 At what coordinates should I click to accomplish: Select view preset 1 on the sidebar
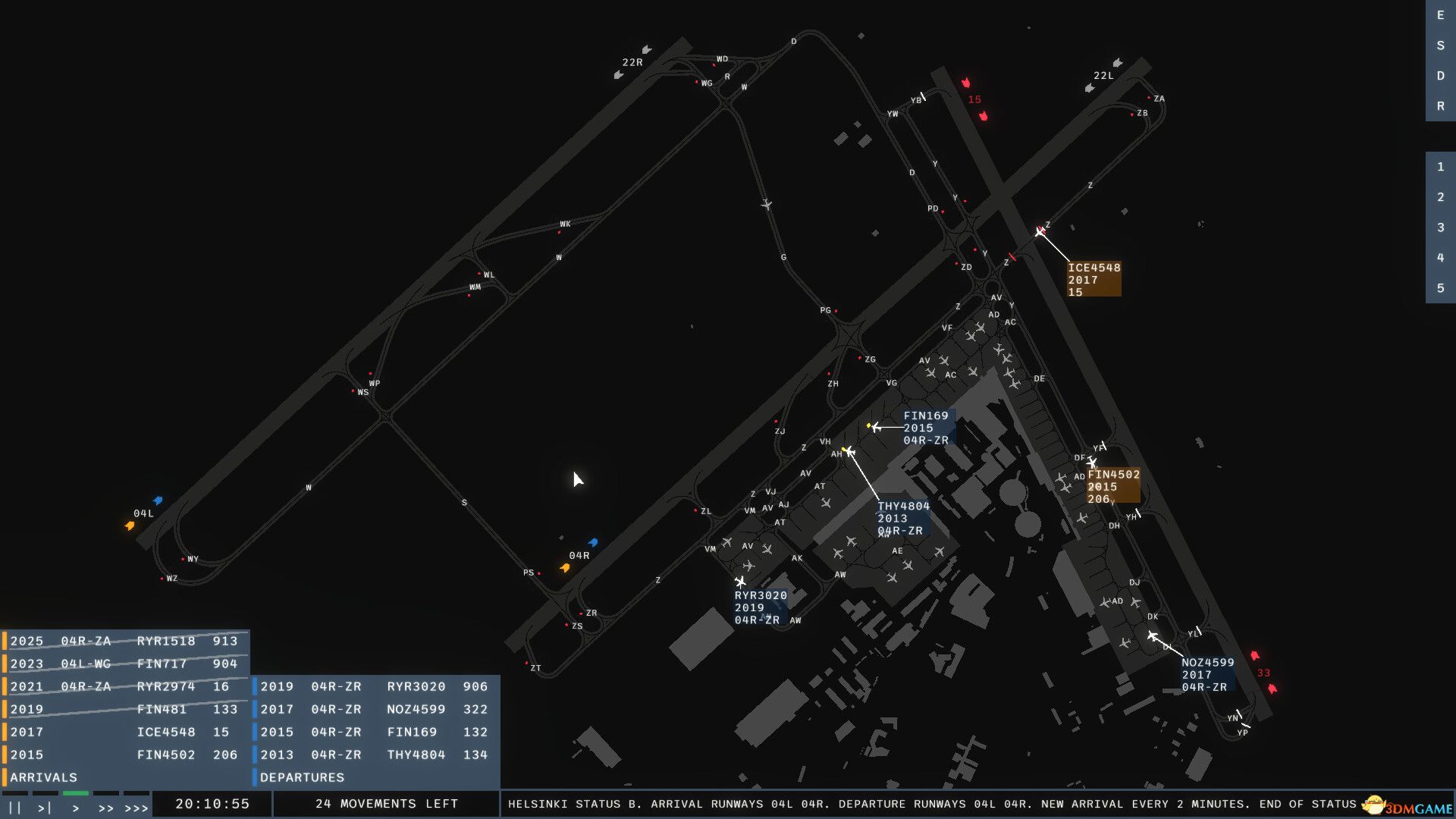(1439, 167)
